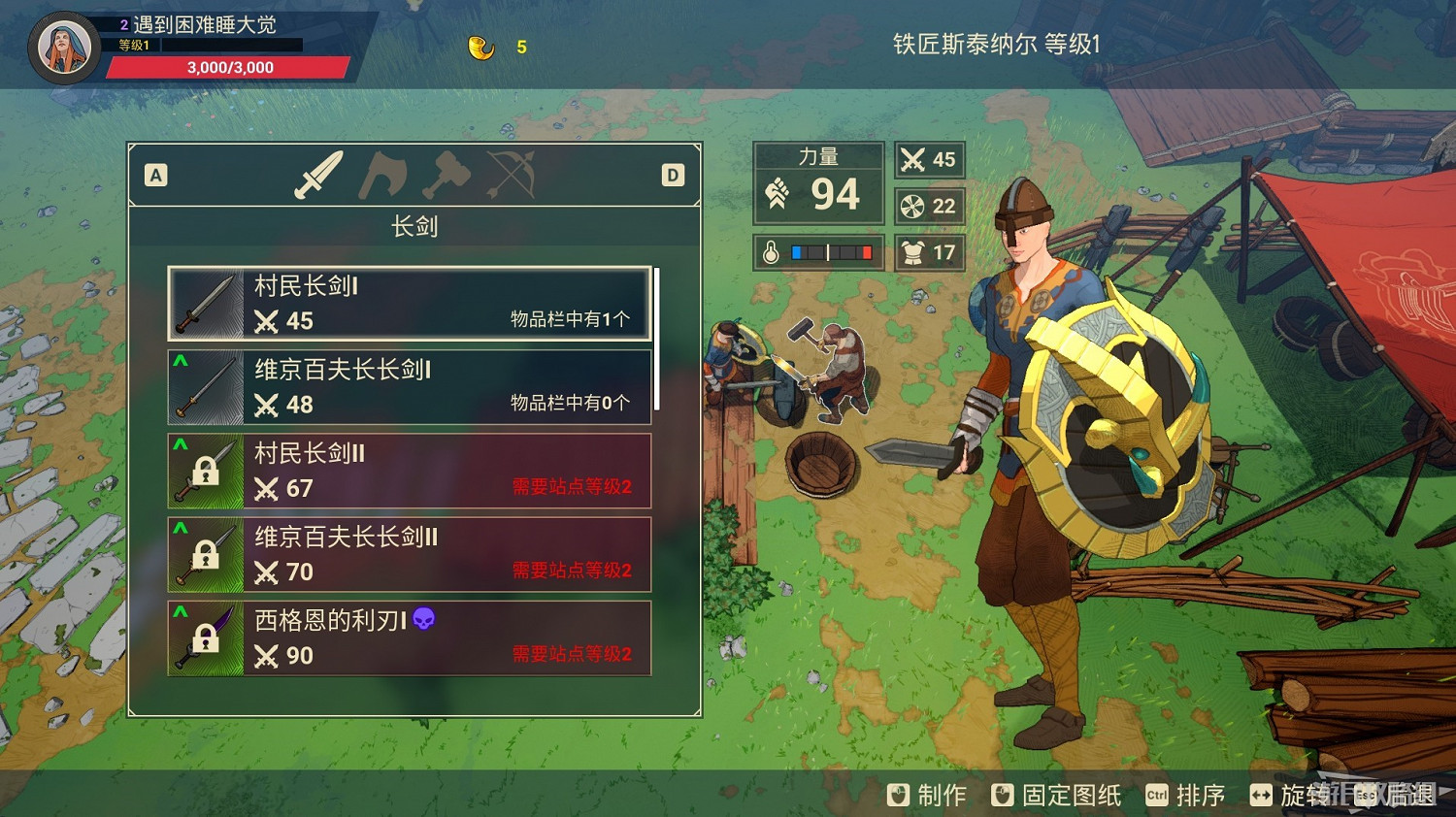Select the axe weapon category icon
The height and width of the screenshot is (817, 1456).
[384, 176]
